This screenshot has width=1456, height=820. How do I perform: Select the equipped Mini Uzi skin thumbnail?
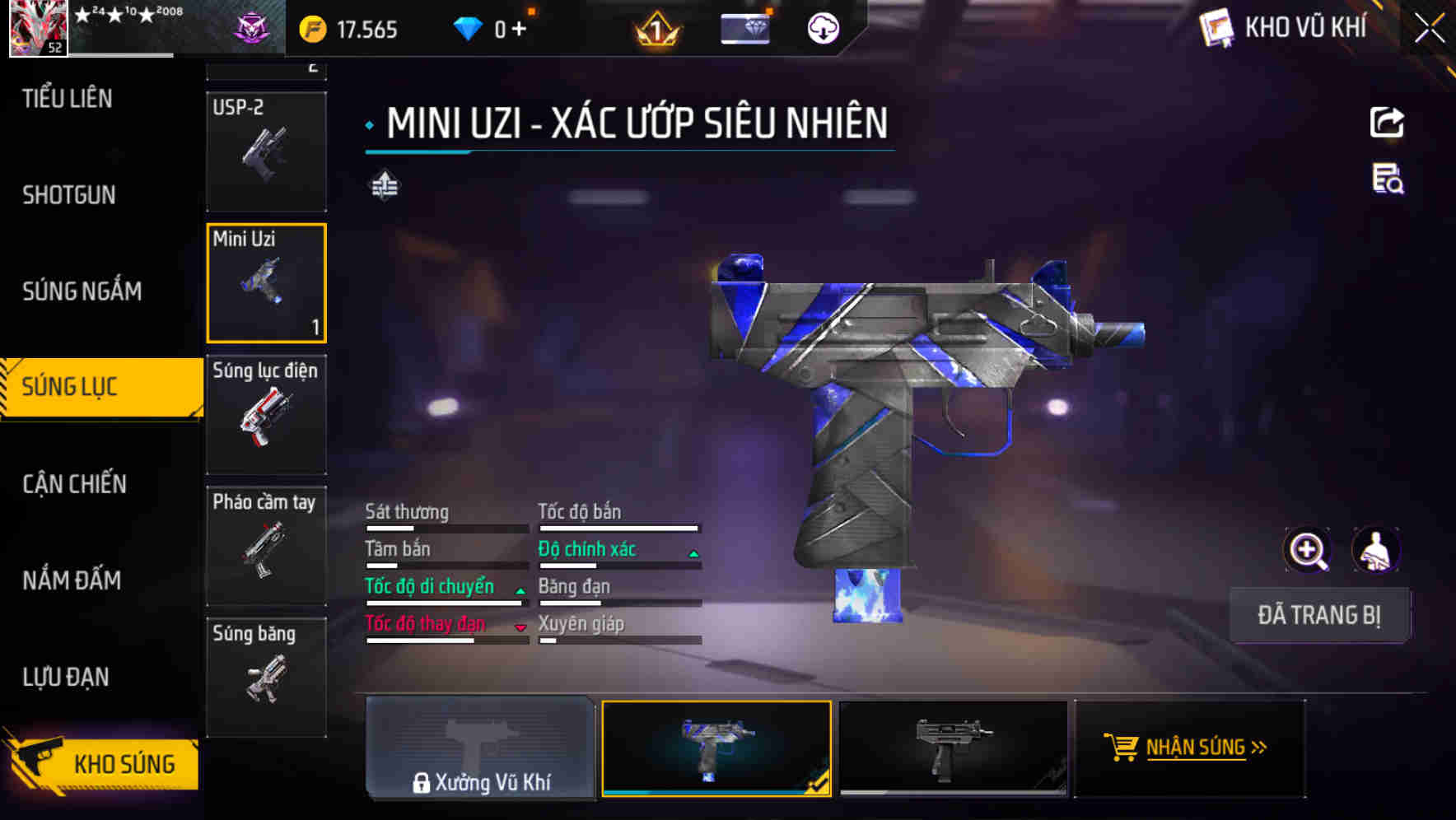[716, 748]
